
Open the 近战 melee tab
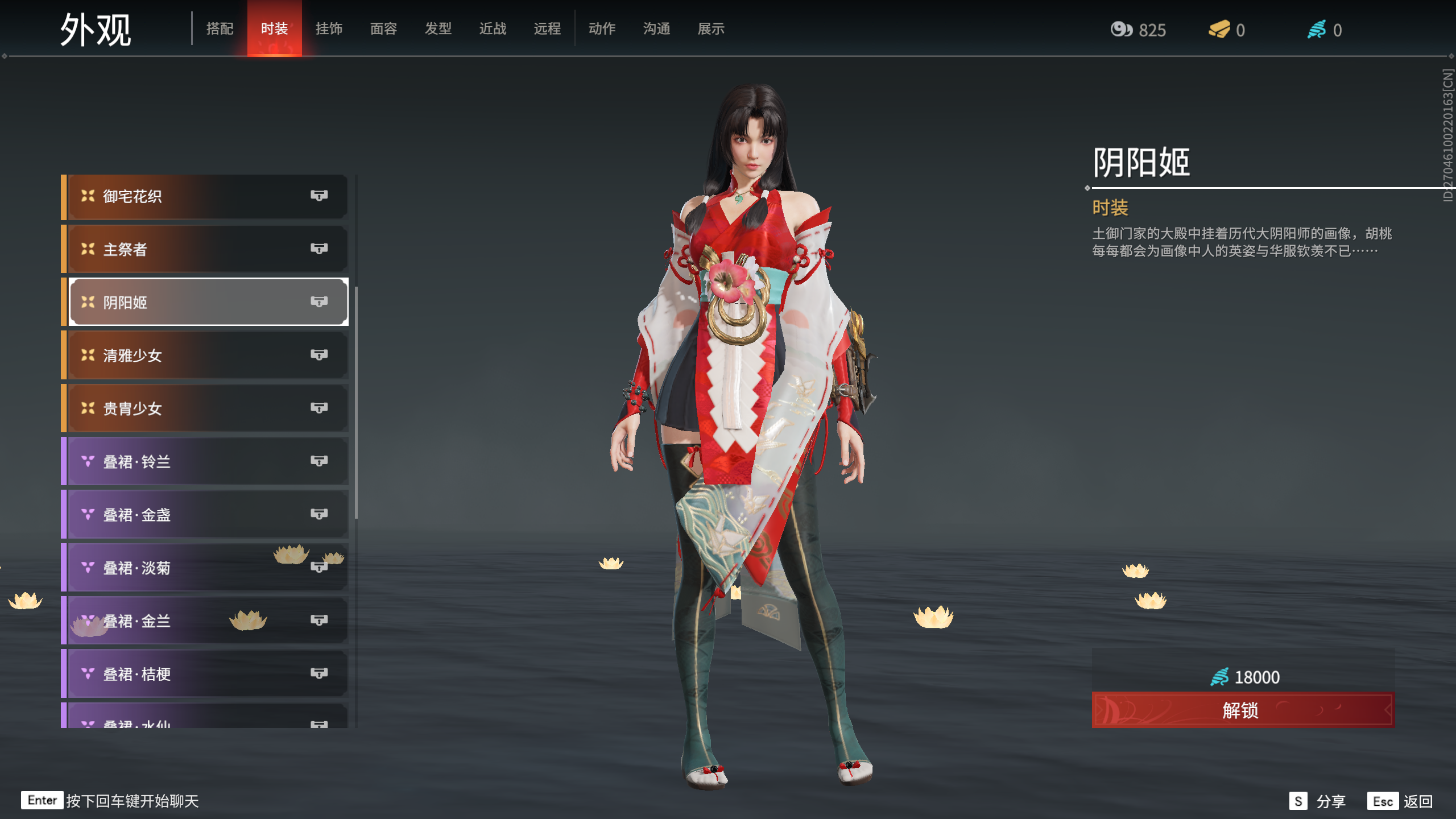[x=493, y=28]
